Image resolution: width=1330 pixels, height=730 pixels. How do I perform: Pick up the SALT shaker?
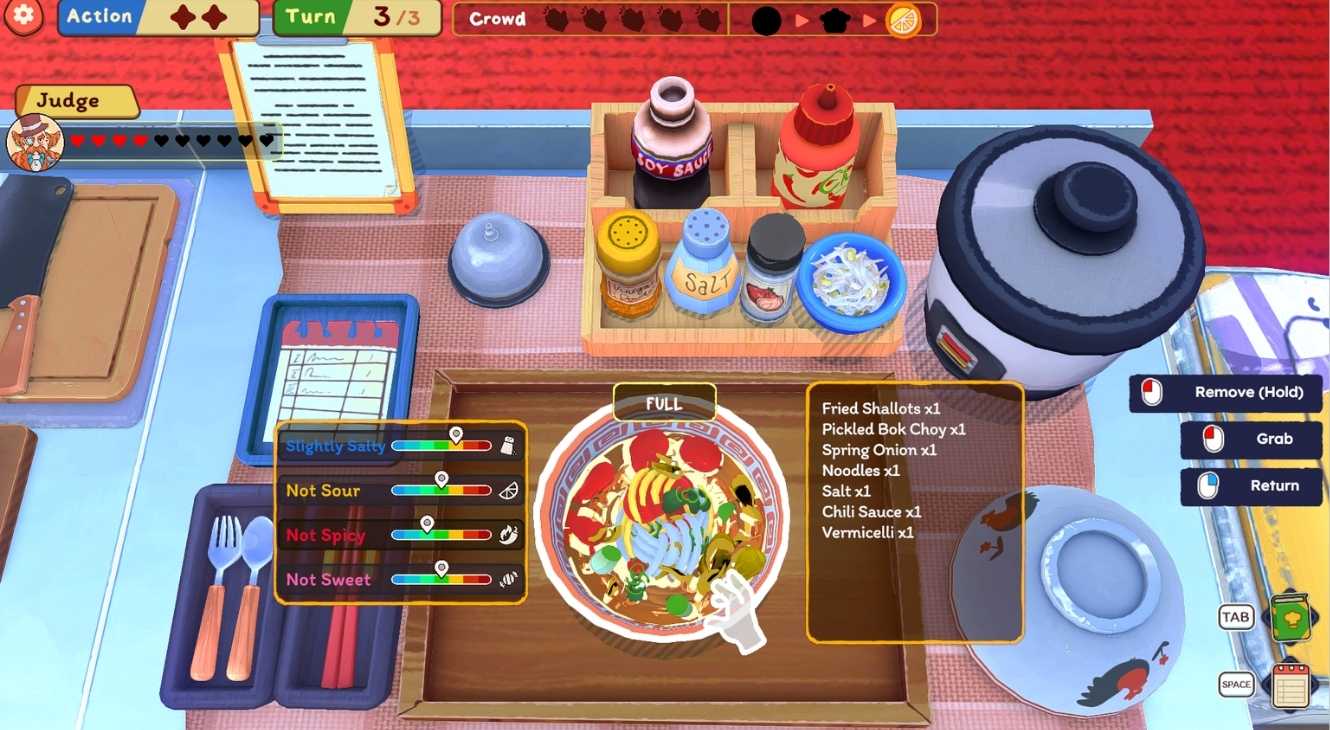[706, 270]
